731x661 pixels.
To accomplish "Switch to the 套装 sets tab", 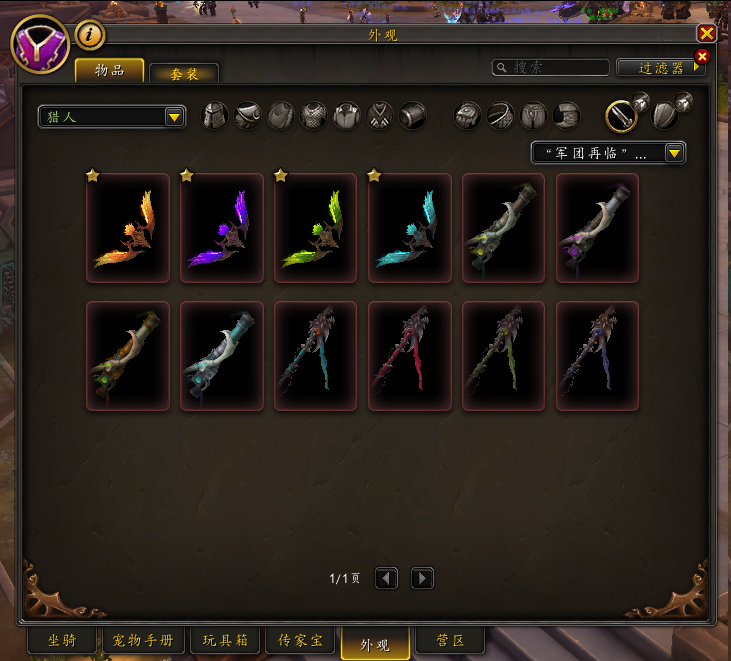I will click(x=184, y=72).
